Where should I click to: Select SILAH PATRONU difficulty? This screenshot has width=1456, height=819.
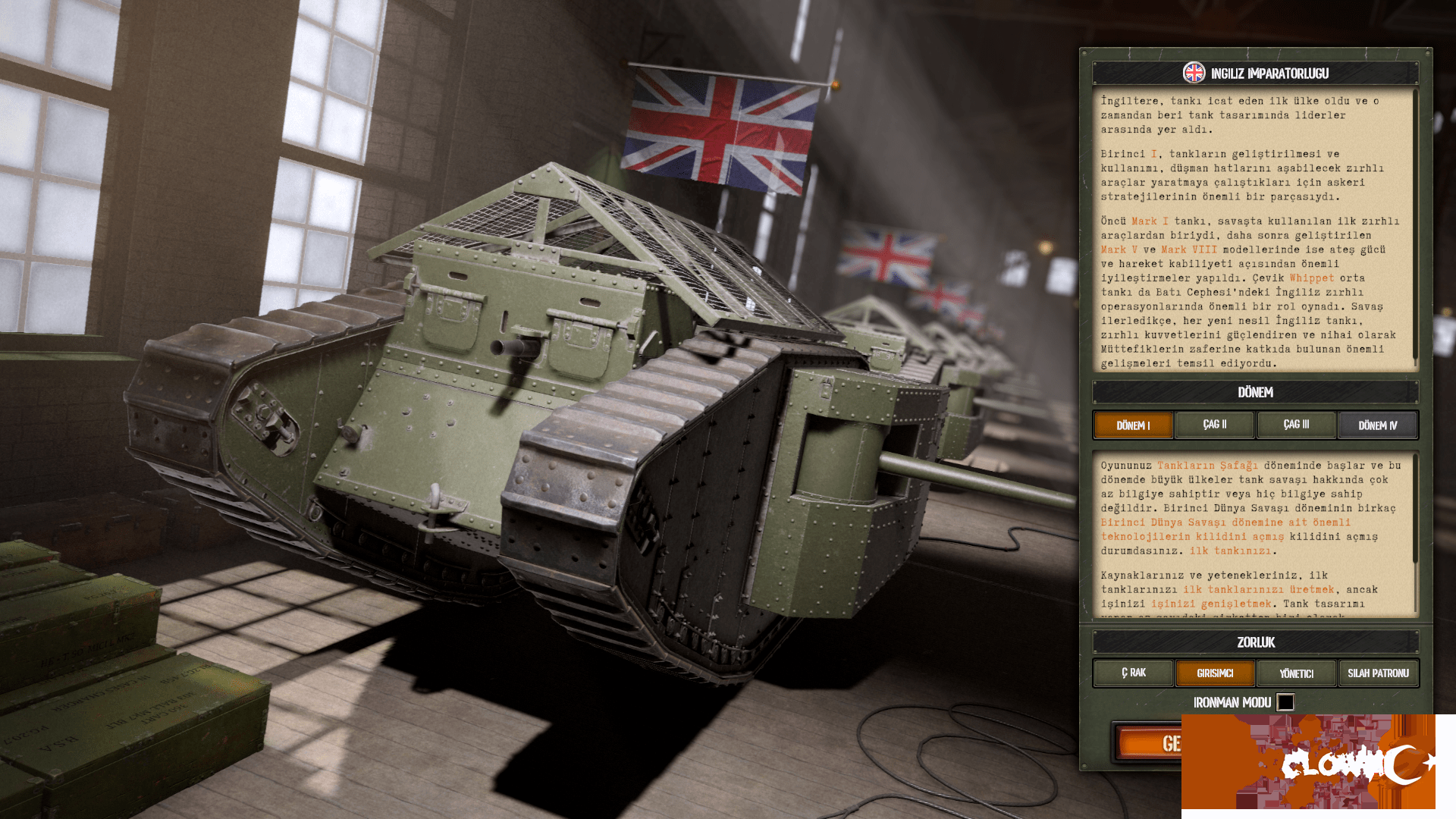click(x=1378, y=673)
